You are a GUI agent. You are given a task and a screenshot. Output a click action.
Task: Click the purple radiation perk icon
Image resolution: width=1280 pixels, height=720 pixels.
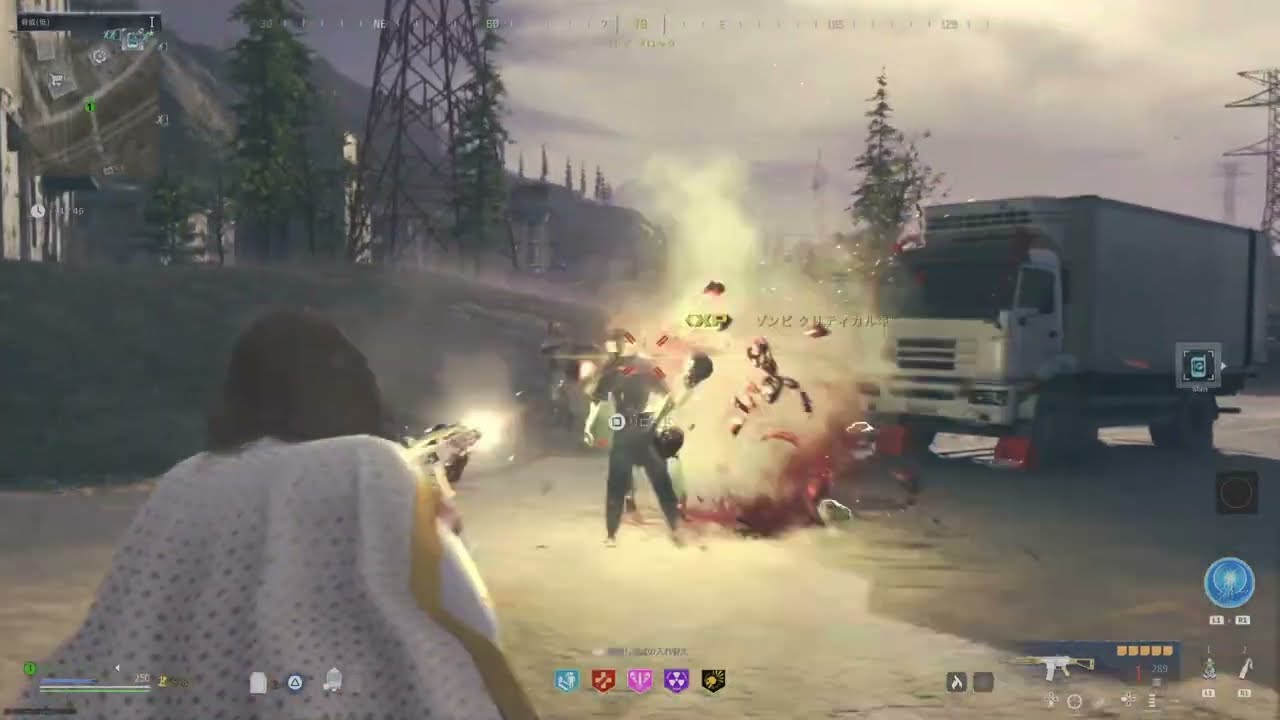[678, 681]
